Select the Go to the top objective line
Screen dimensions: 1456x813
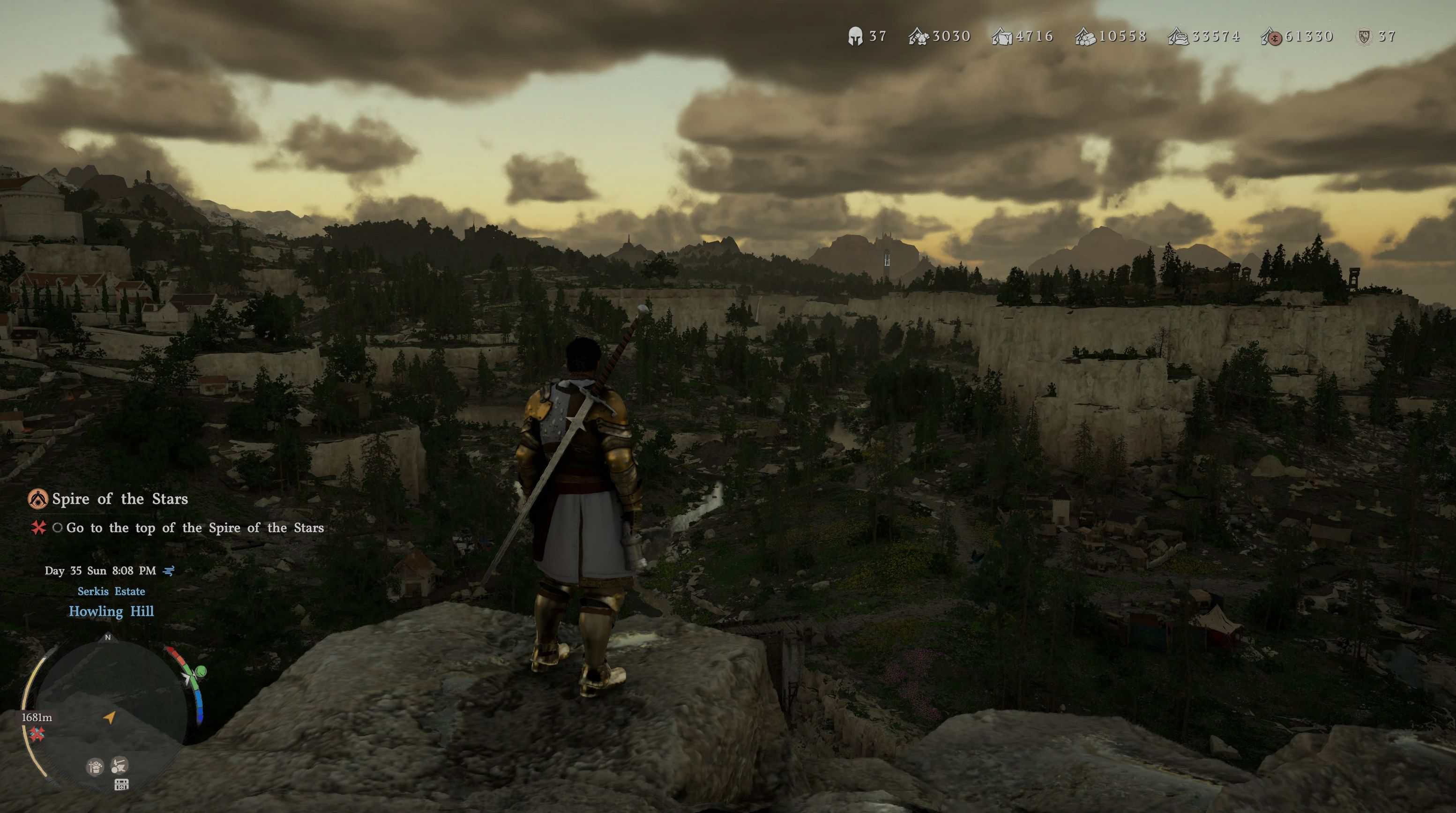(x=195, y=528)
